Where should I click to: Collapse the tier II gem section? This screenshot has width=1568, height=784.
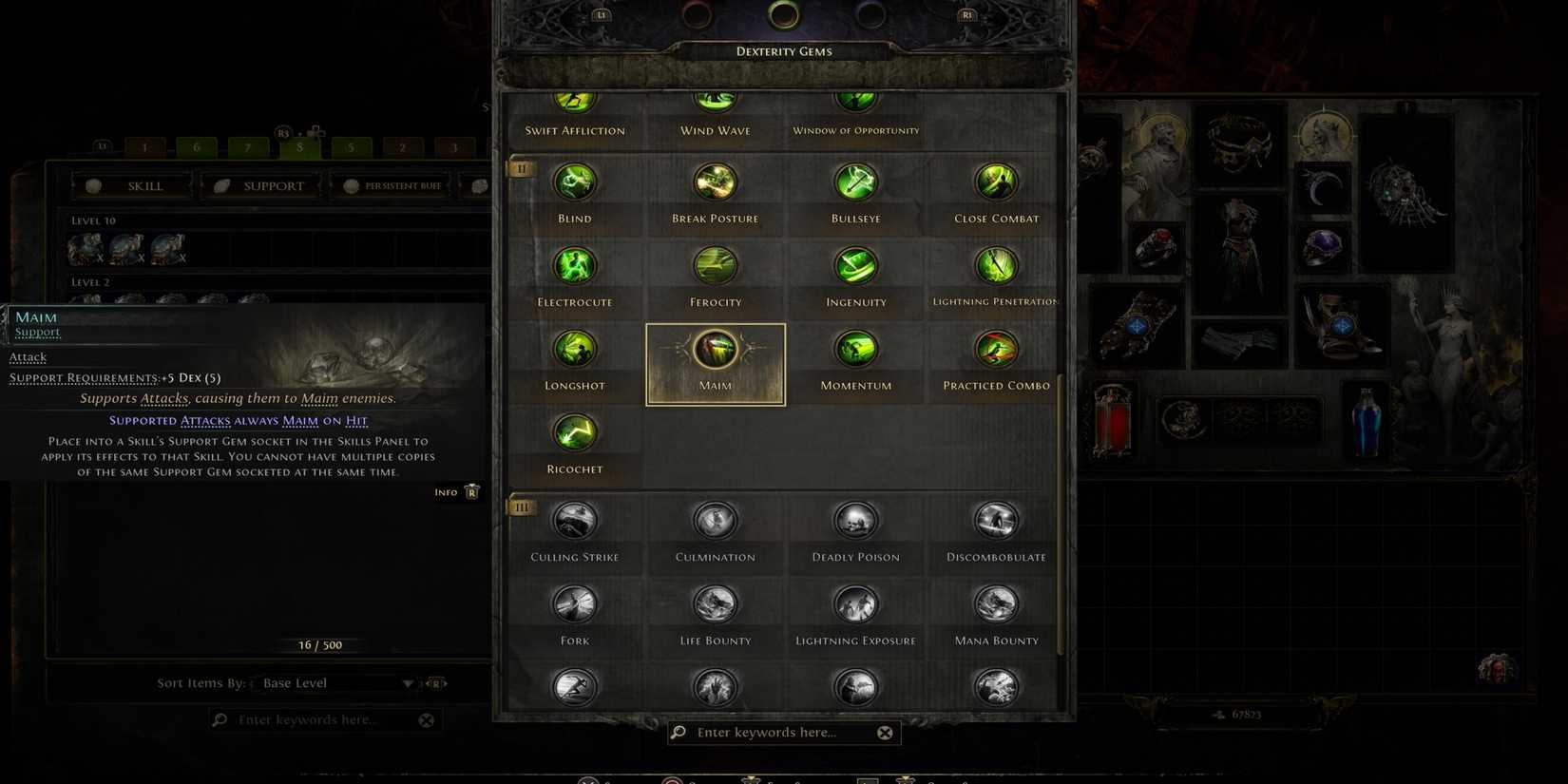(521, 168)
